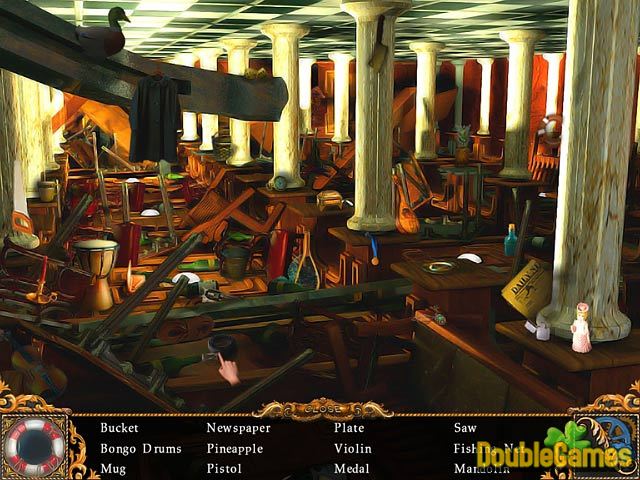Select the Mug list entry
Image resolution: width=640 pixels, height=480 pixels.
pos(113,468)
